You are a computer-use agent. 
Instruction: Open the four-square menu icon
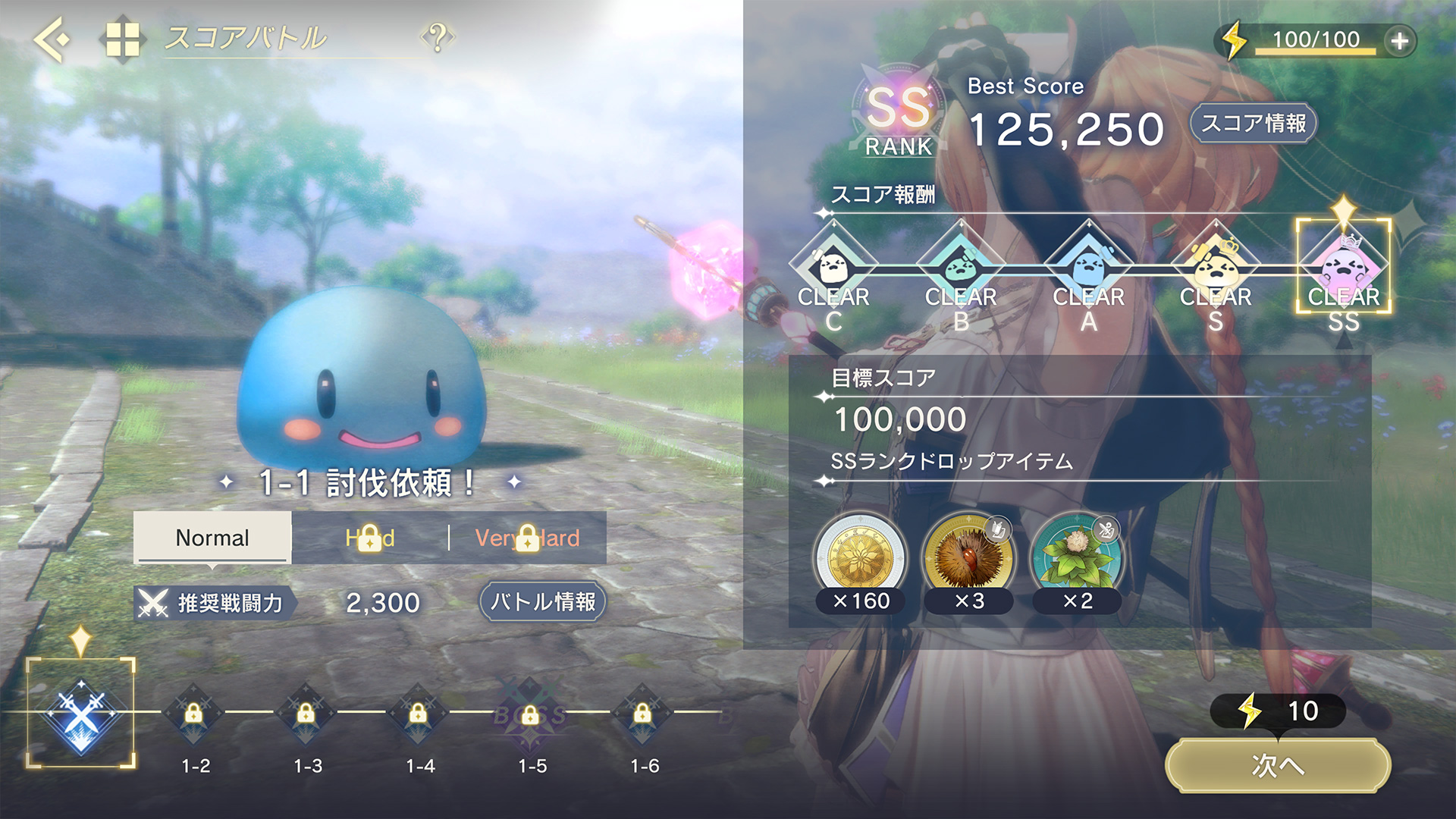click(x=122, y=39)
